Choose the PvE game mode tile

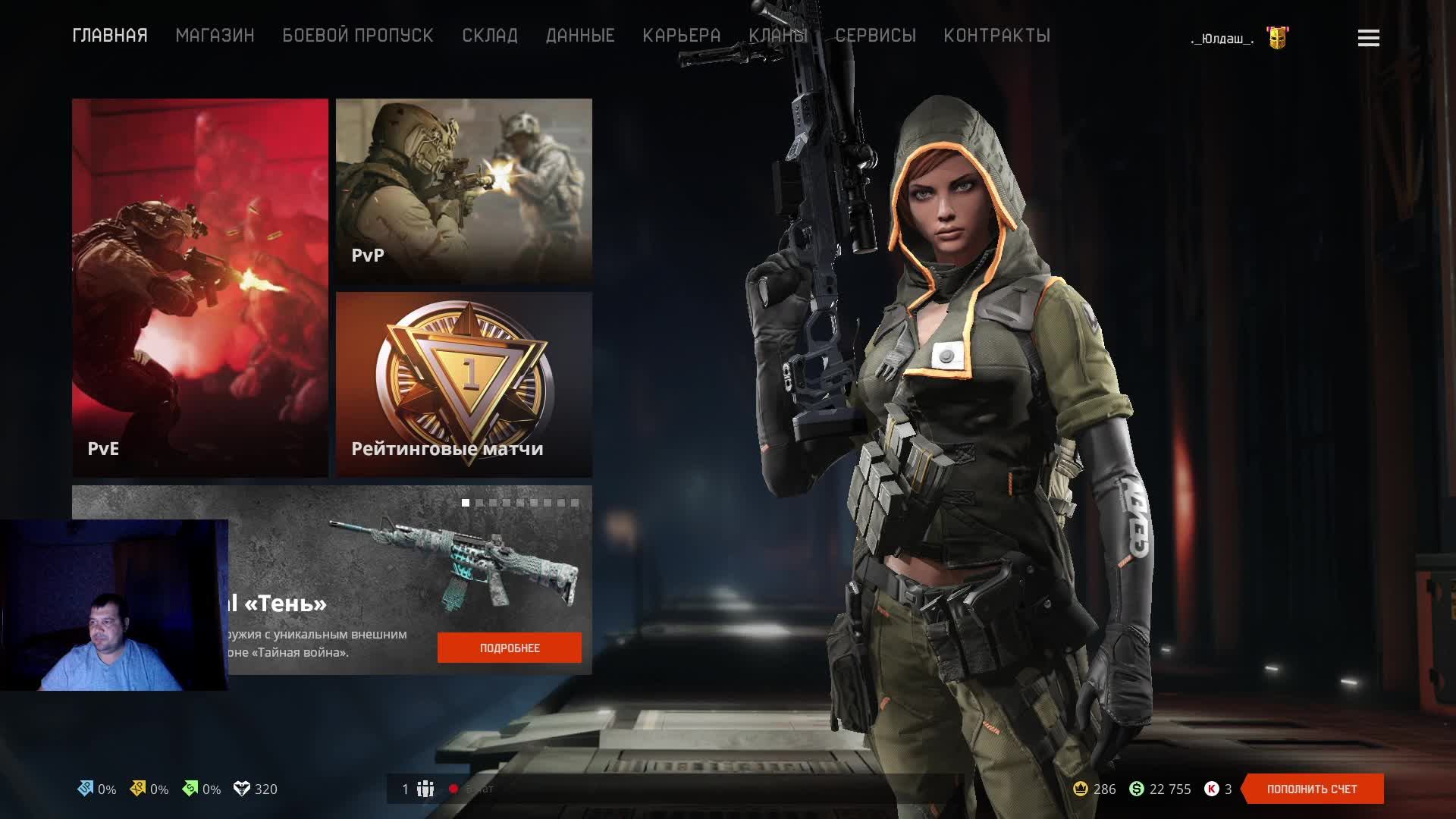pyautogui.click(x=200, y=287)
